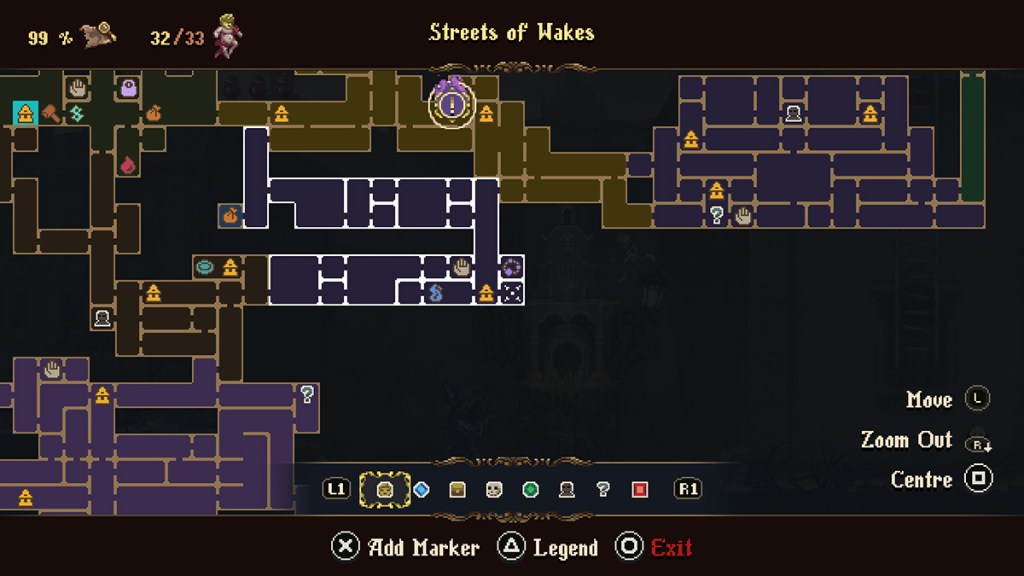Select the purple padlock icon on the map
This screenshot has height=576, width=1024.
(x=129, y=88)
